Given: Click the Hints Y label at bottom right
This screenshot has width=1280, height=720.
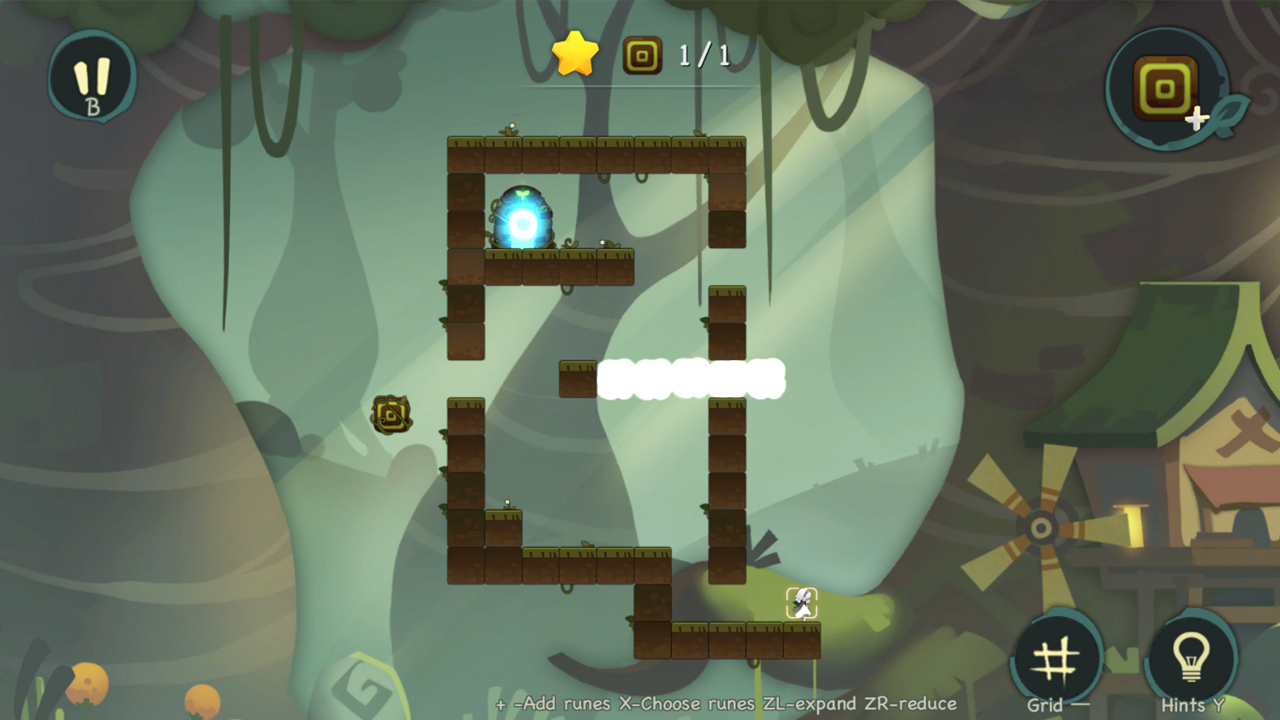Looking at the screenshot, I should [1191, 704].
